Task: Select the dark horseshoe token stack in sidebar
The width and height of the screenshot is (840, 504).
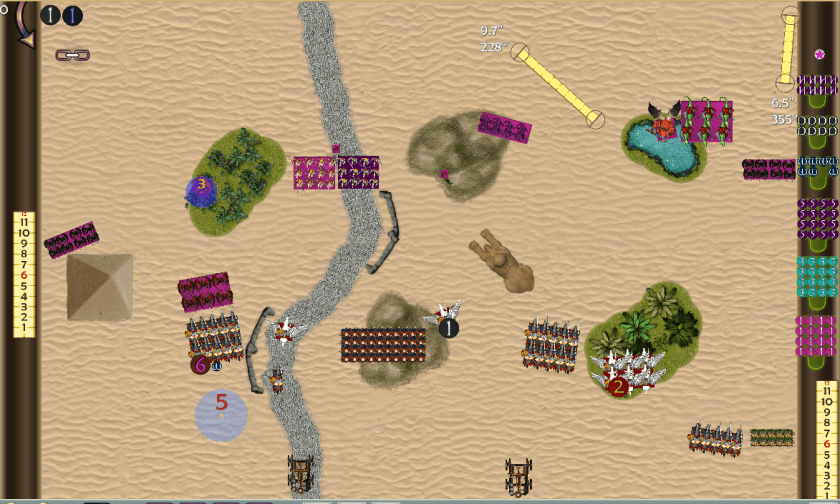Action: pos(817,125)
